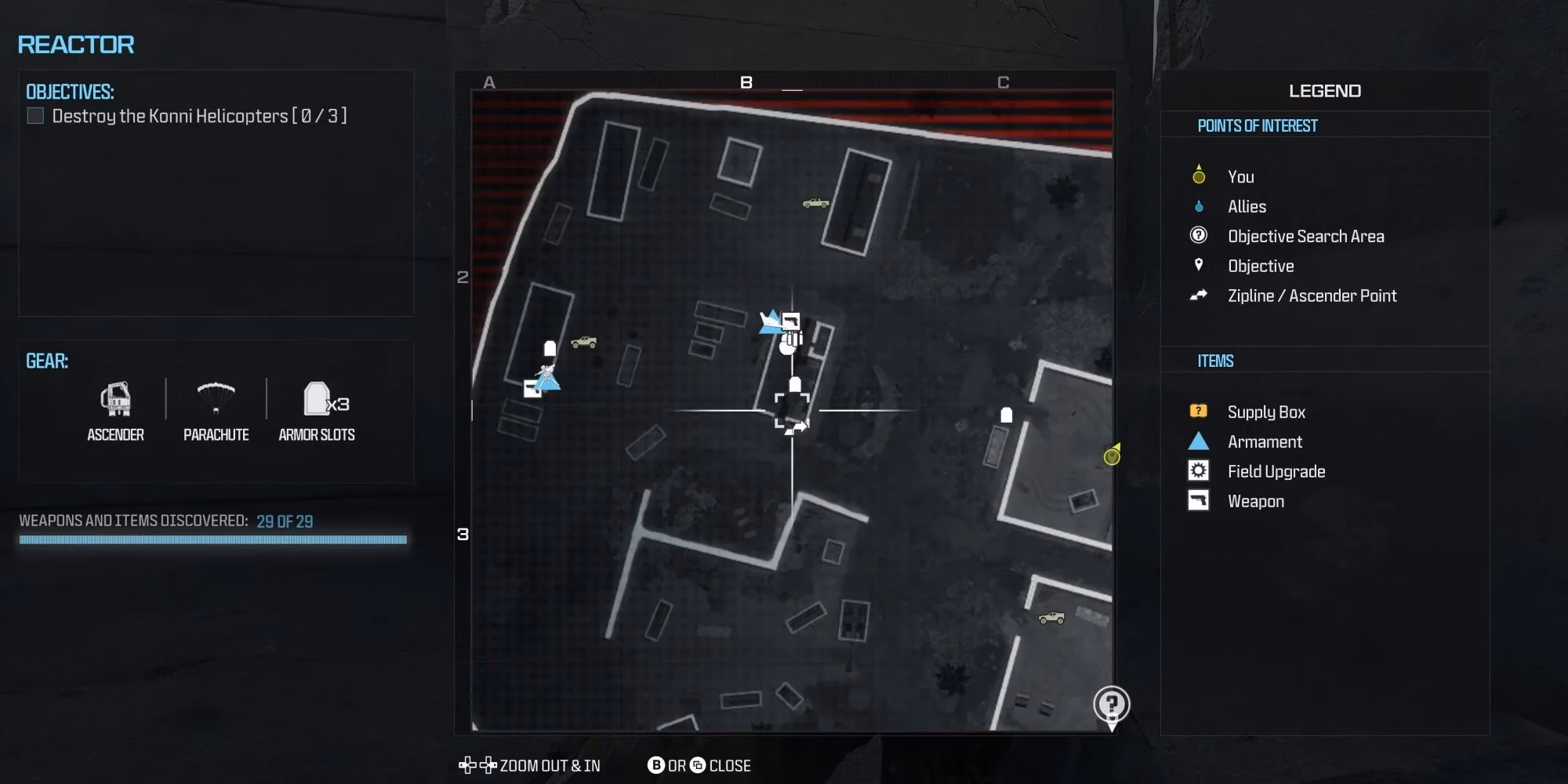The width and height of the screenshot is (1568, 784).
Task: Open the REACTOR title heading
Action: coord(74,45)
